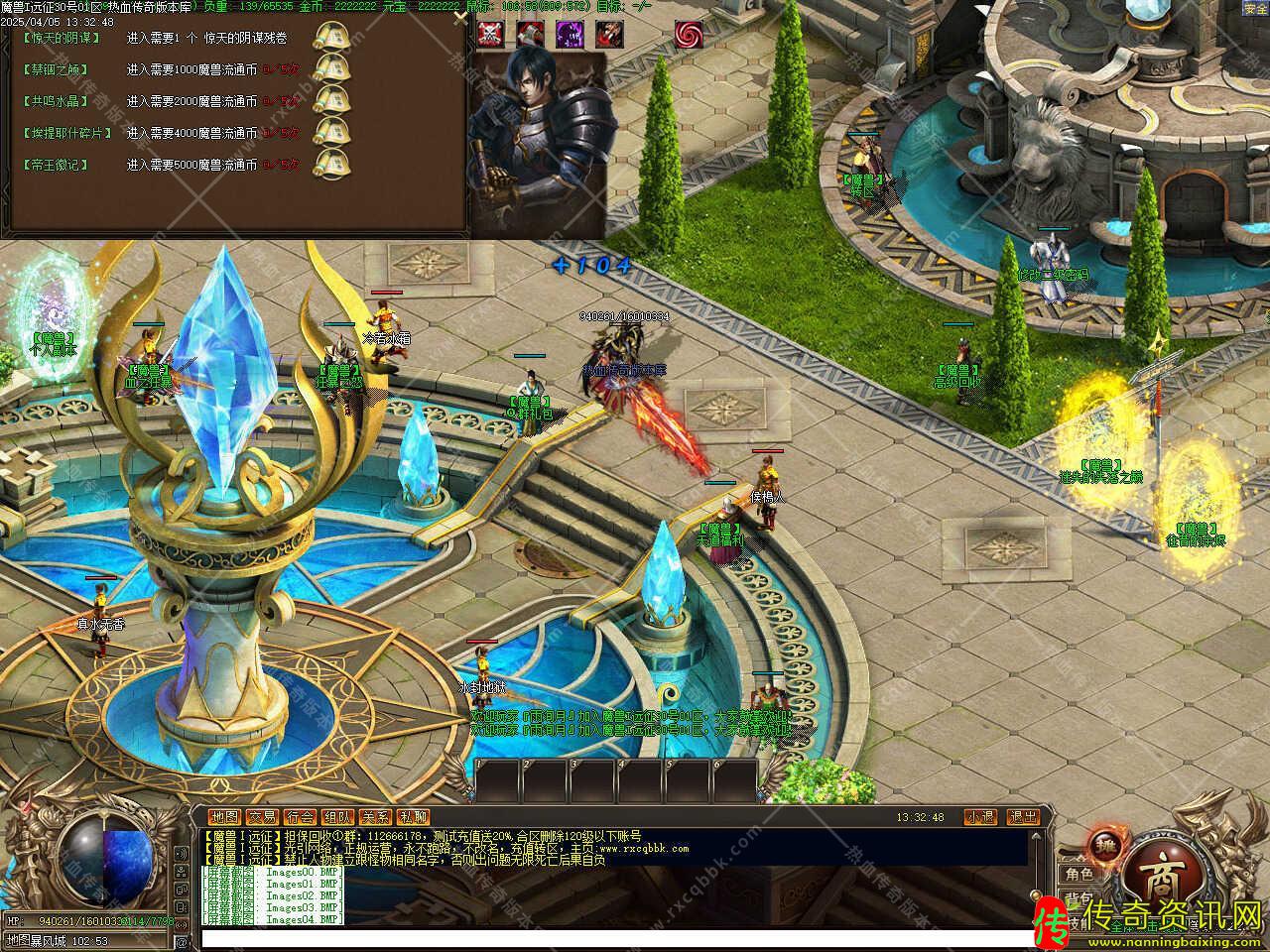Enter the 帝王徽记 dungeon

pyautogui.click(x=55, y=165)
